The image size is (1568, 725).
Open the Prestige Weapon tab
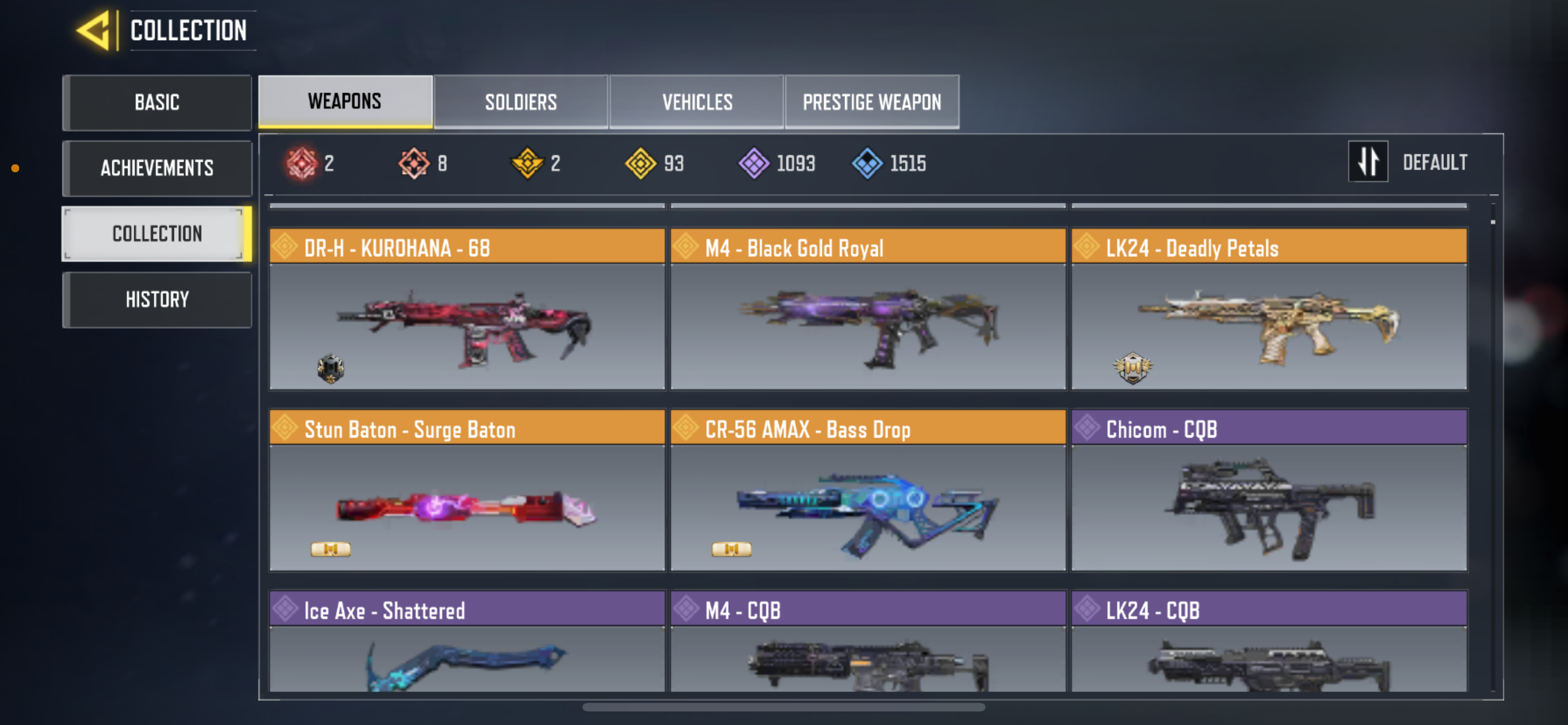[x=872, y=102]
